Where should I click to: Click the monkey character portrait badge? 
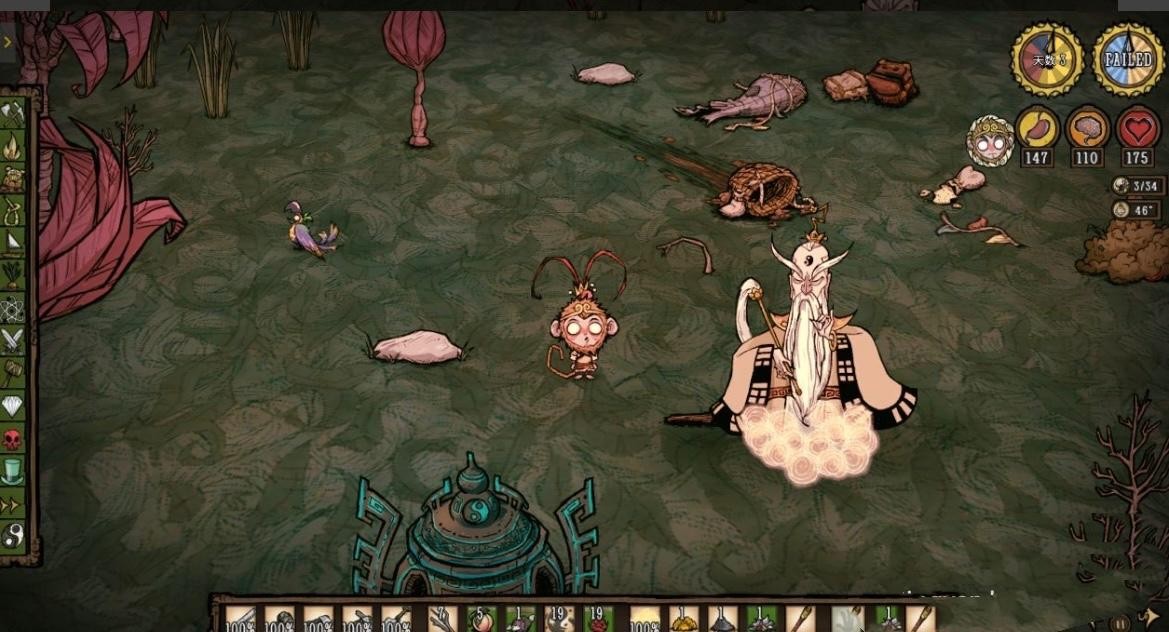pyautogui.click(x=990, y=142)
